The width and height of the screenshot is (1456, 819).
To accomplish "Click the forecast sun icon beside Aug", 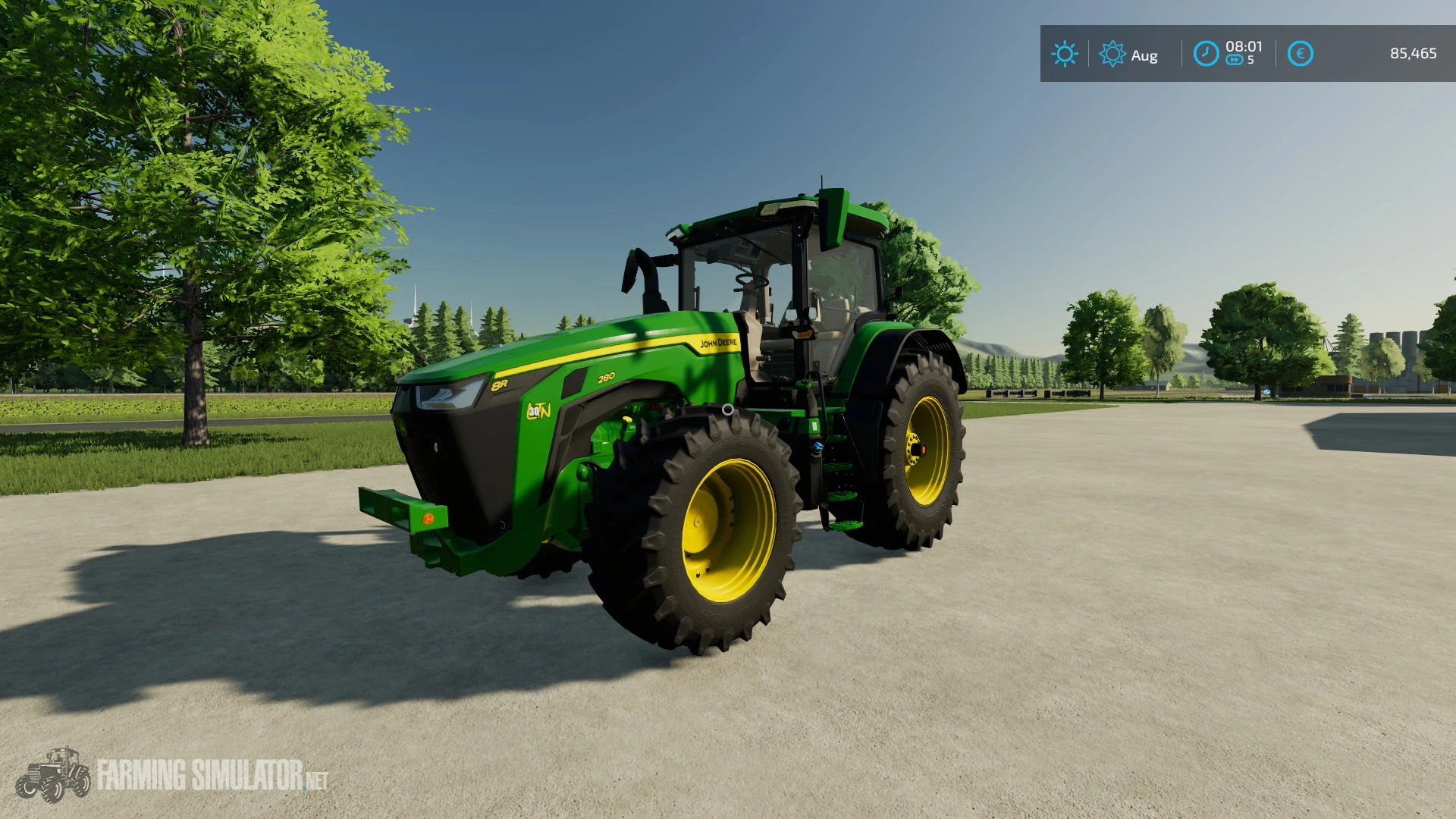I will (x=1112, y=54).
